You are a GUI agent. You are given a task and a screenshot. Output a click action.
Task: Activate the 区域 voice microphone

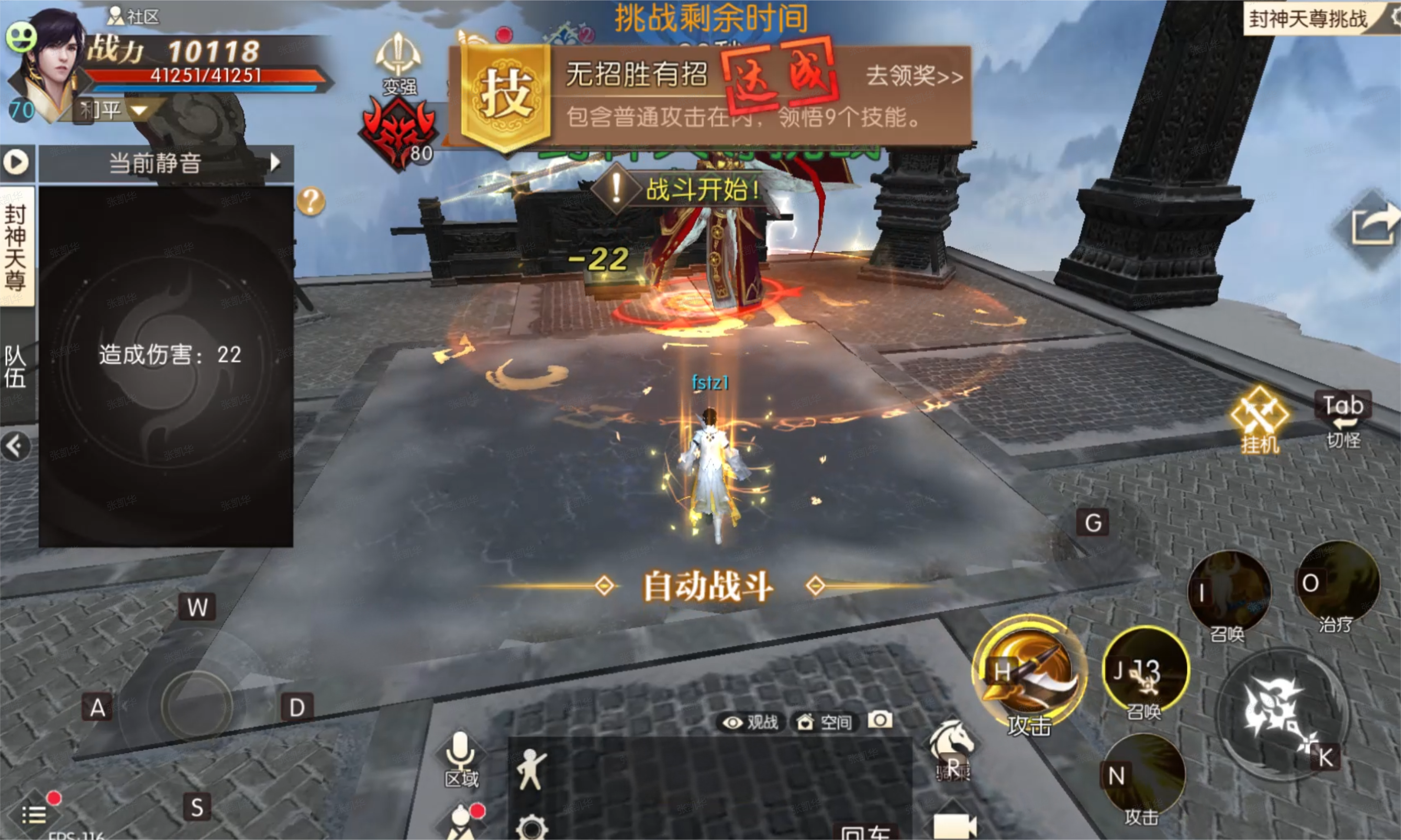click(x=461, y=757)
